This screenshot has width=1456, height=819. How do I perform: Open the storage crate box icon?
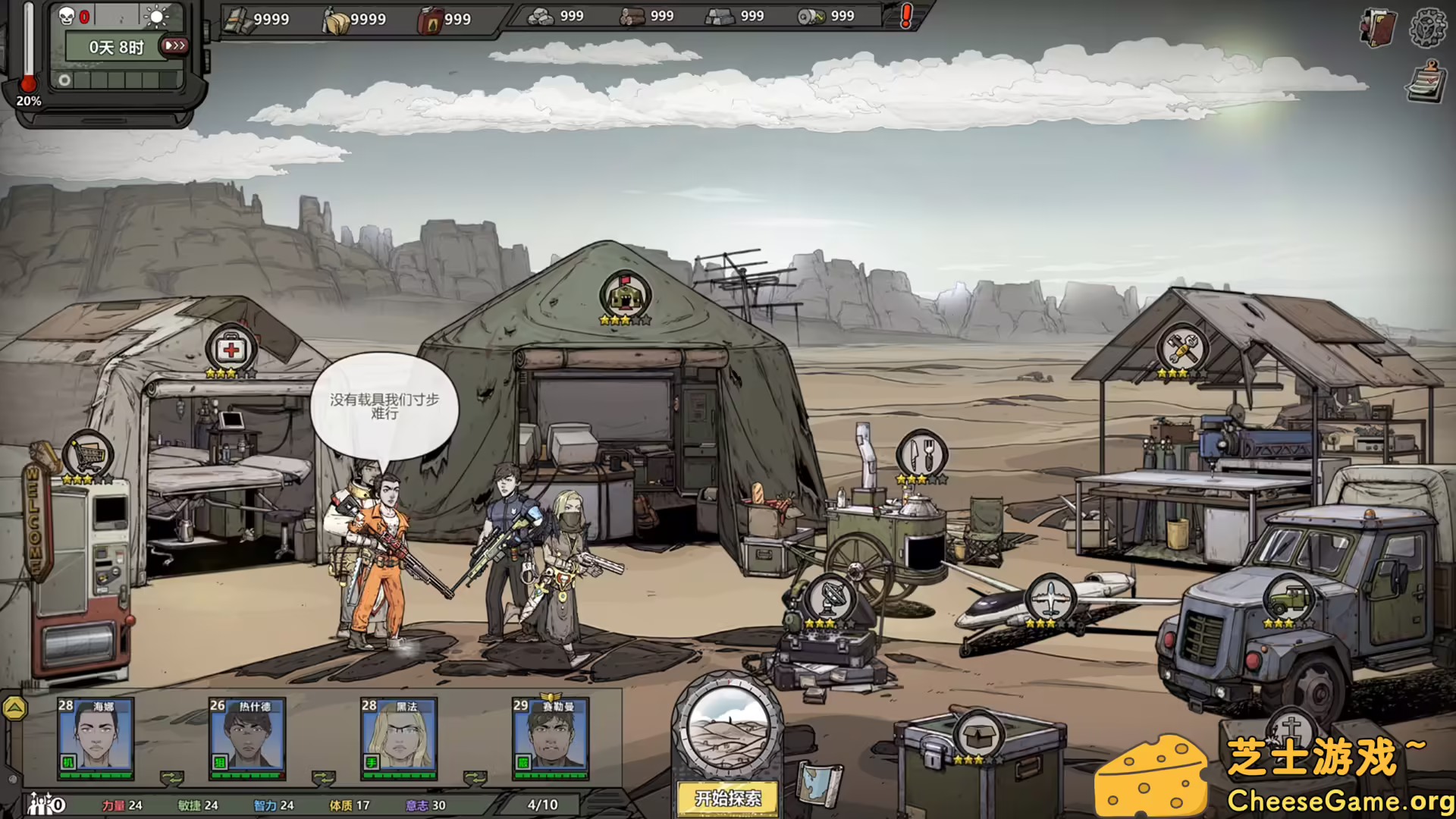(x=978, y=734)
